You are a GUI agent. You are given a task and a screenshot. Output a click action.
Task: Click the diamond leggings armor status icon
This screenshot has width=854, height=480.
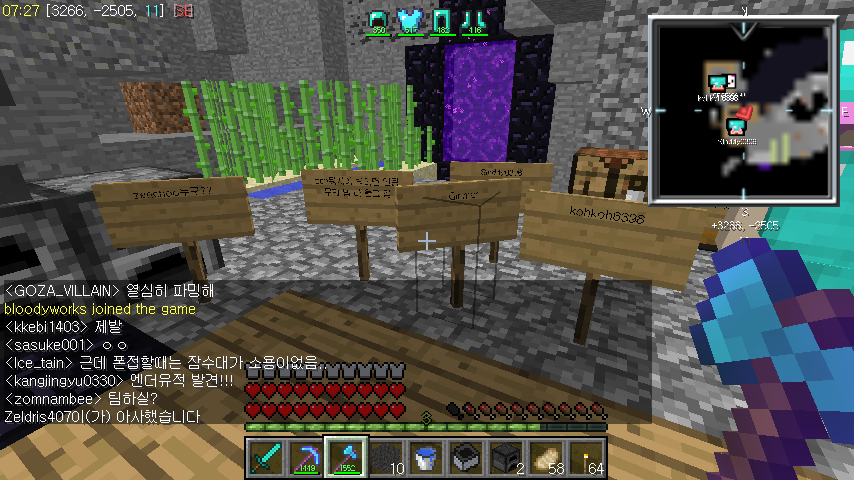442,20
